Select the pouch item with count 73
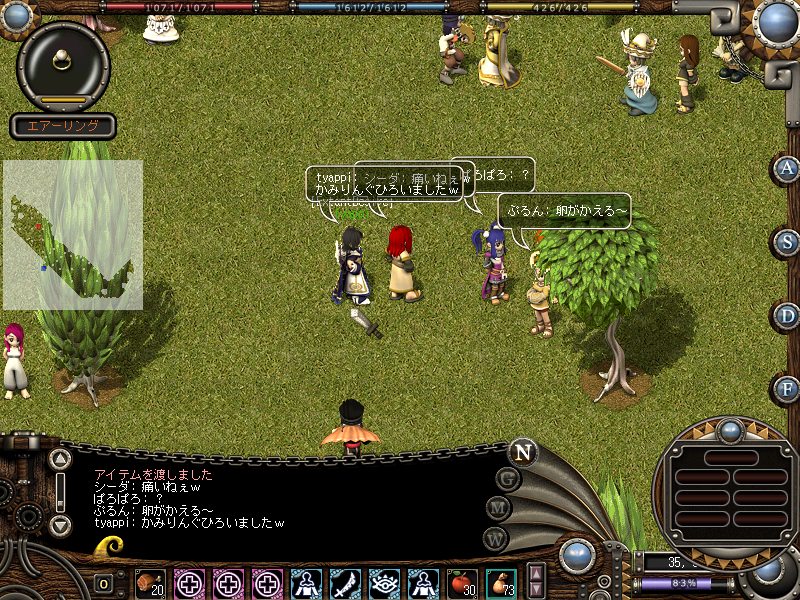 500,582
